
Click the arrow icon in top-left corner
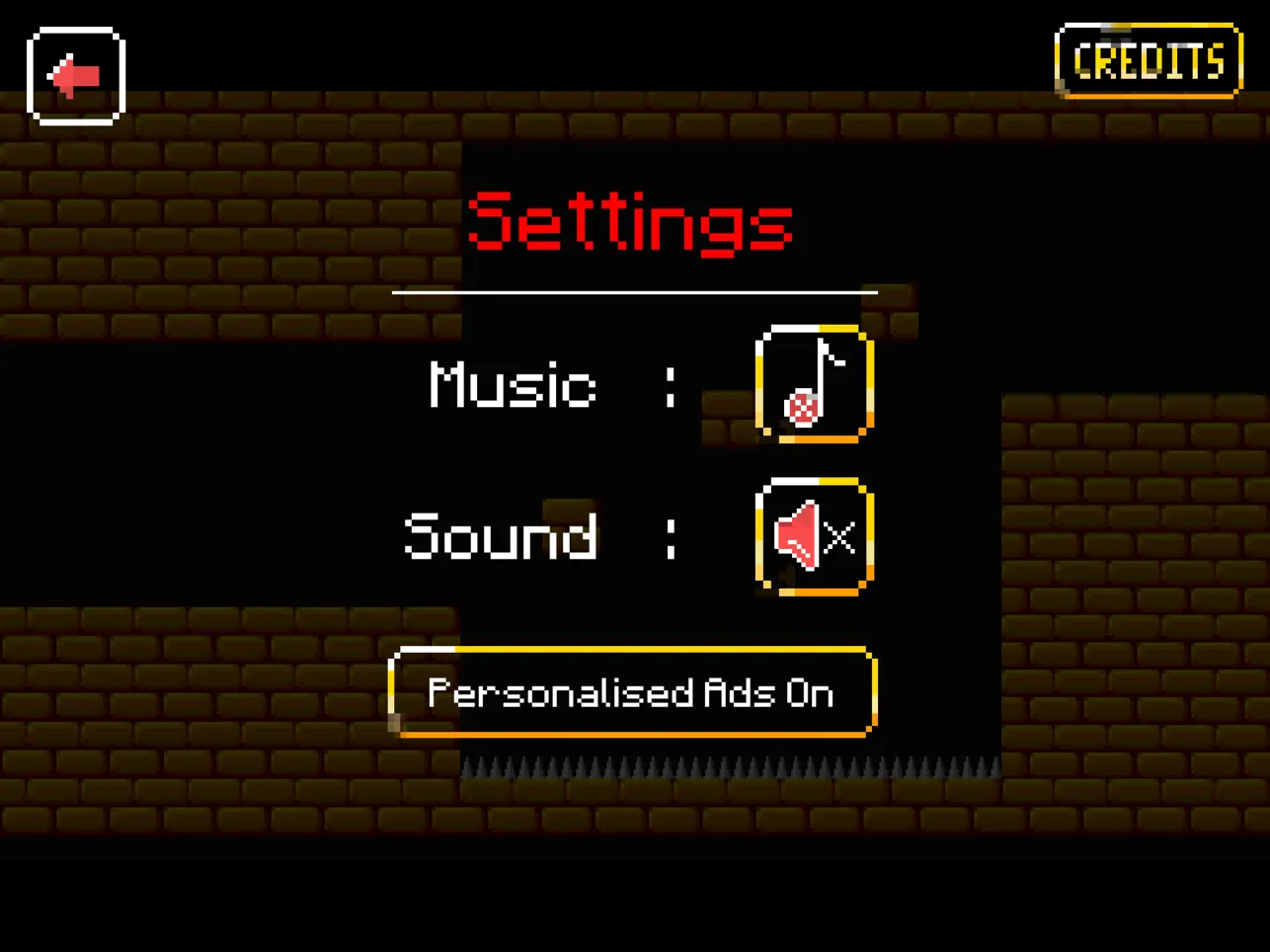click(75, 74)
